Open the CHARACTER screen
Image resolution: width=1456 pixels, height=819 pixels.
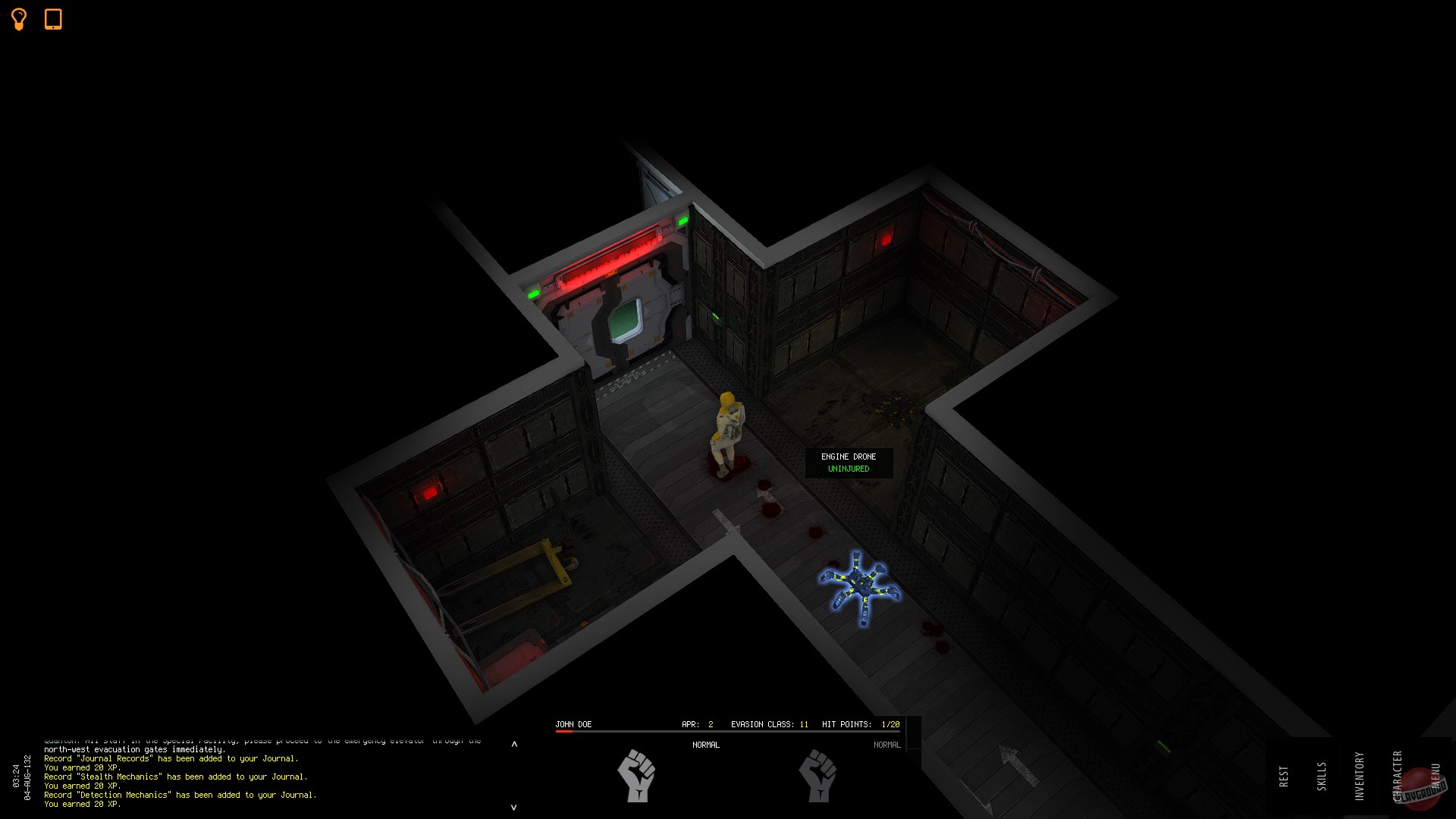[x=1398, y=775]
